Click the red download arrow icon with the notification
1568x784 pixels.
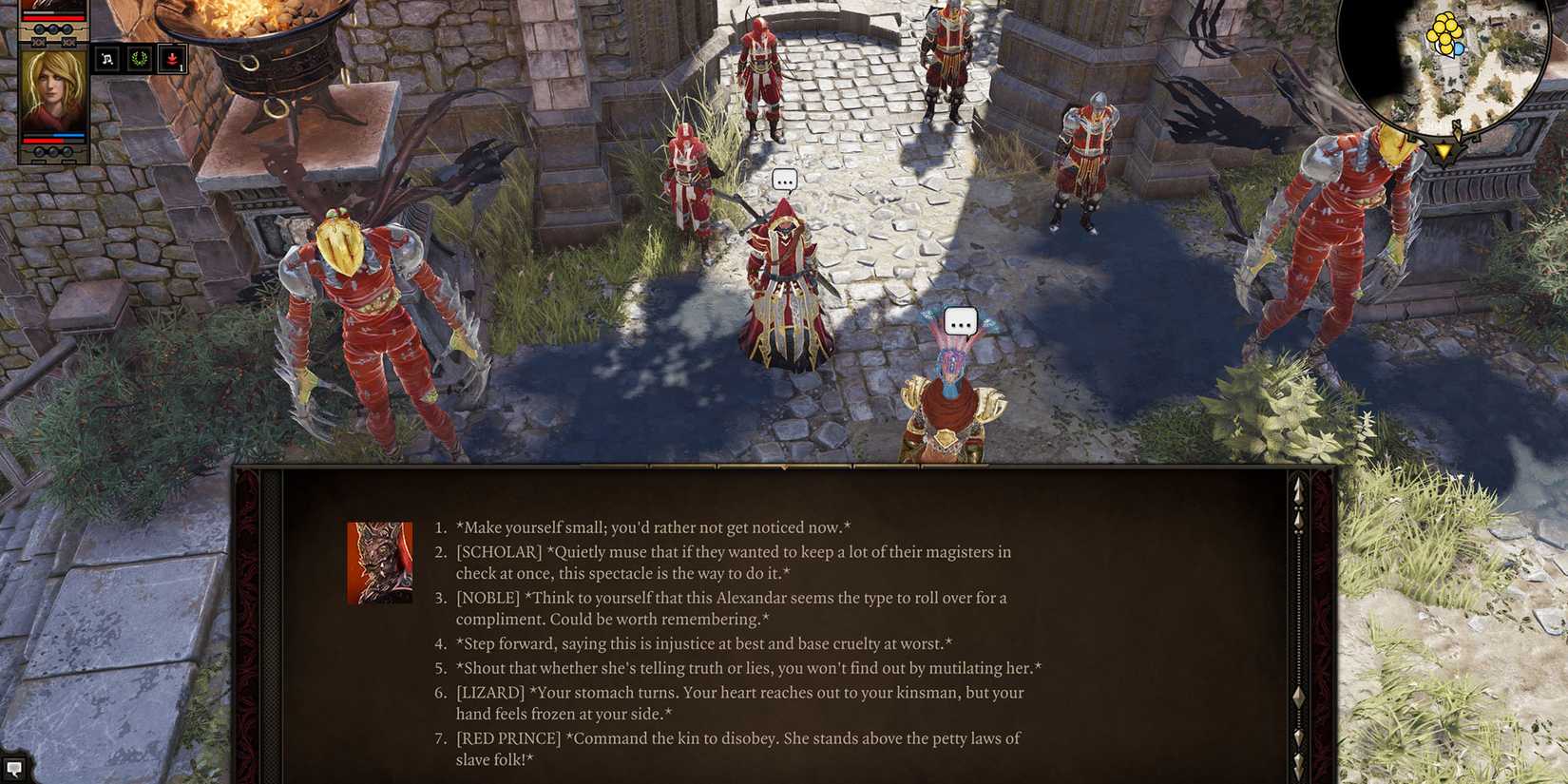[173, 59]
